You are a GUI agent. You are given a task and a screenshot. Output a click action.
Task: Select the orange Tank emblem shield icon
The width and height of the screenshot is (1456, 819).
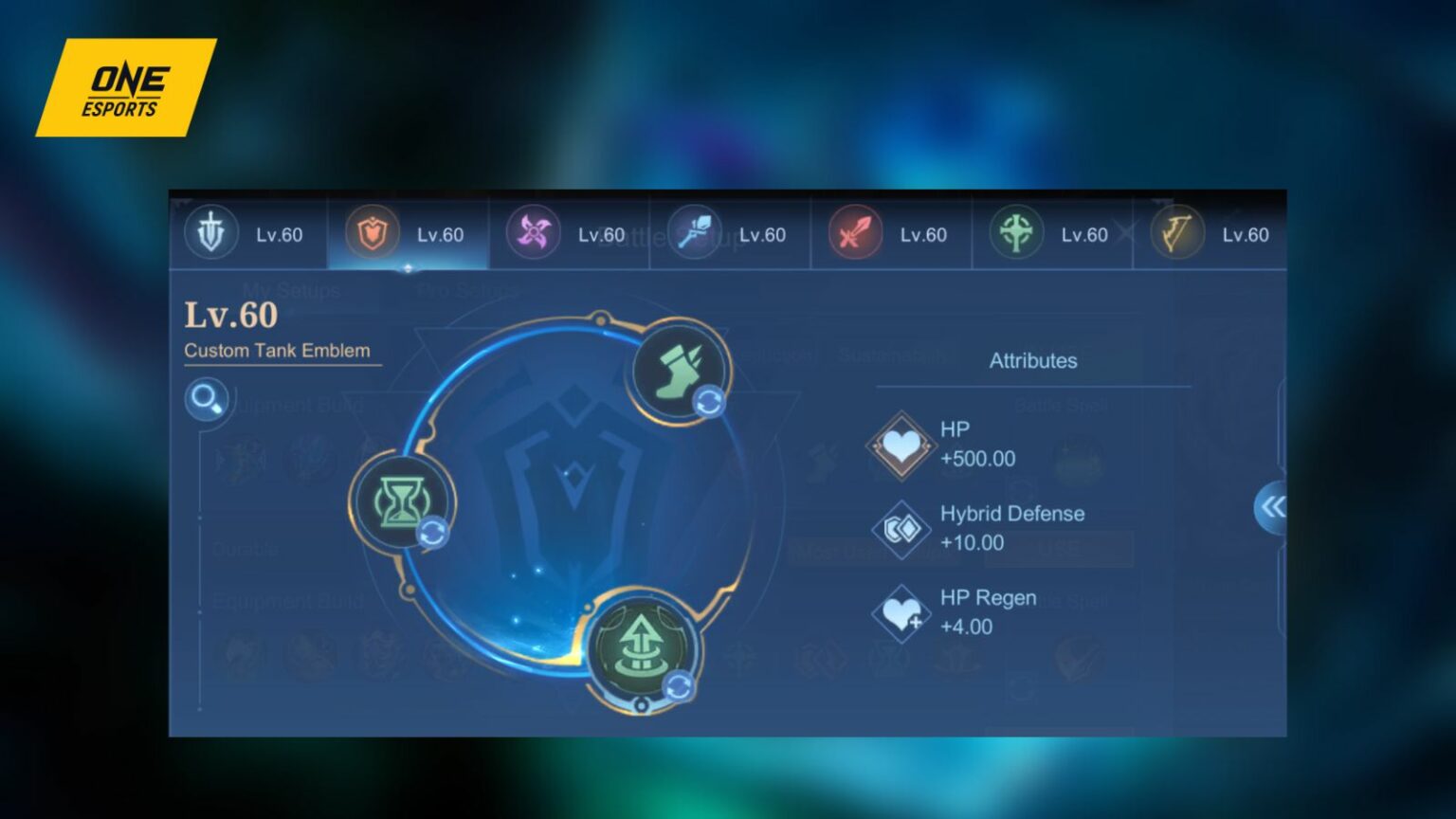click(x=373, y=233)
